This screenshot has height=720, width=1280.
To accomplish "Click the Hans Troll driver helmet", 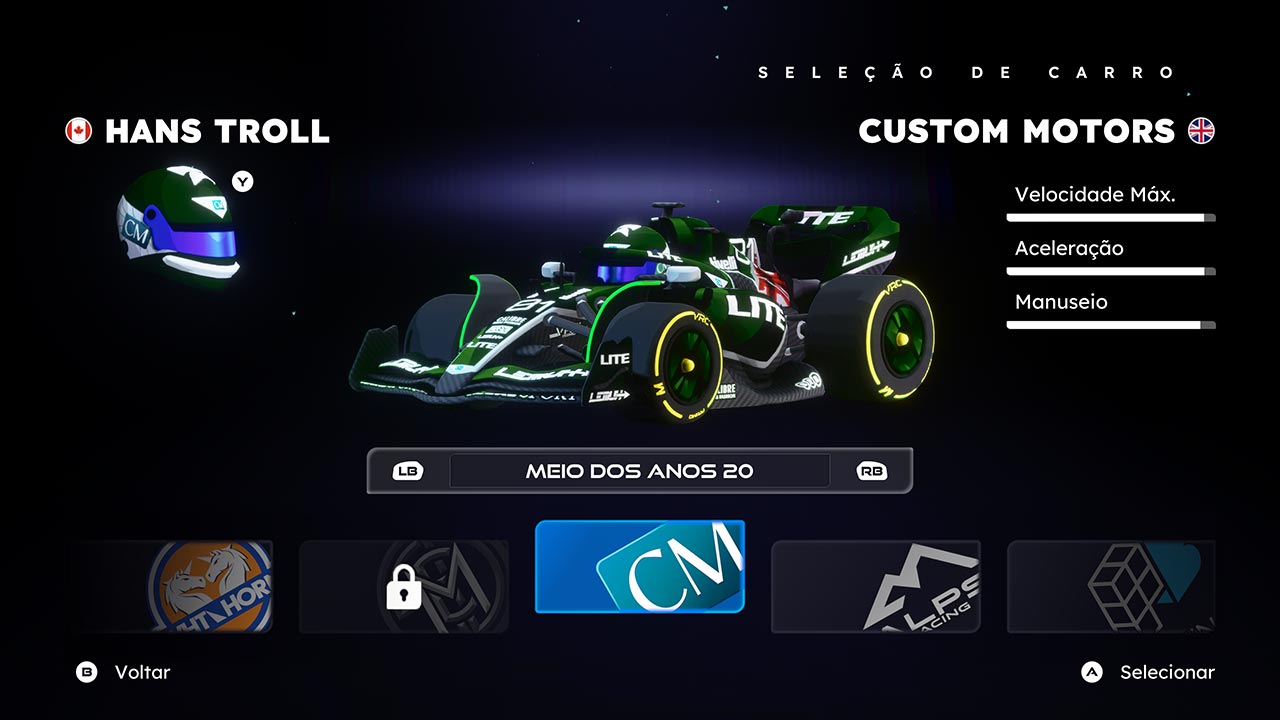I will (x=180, y=225).
